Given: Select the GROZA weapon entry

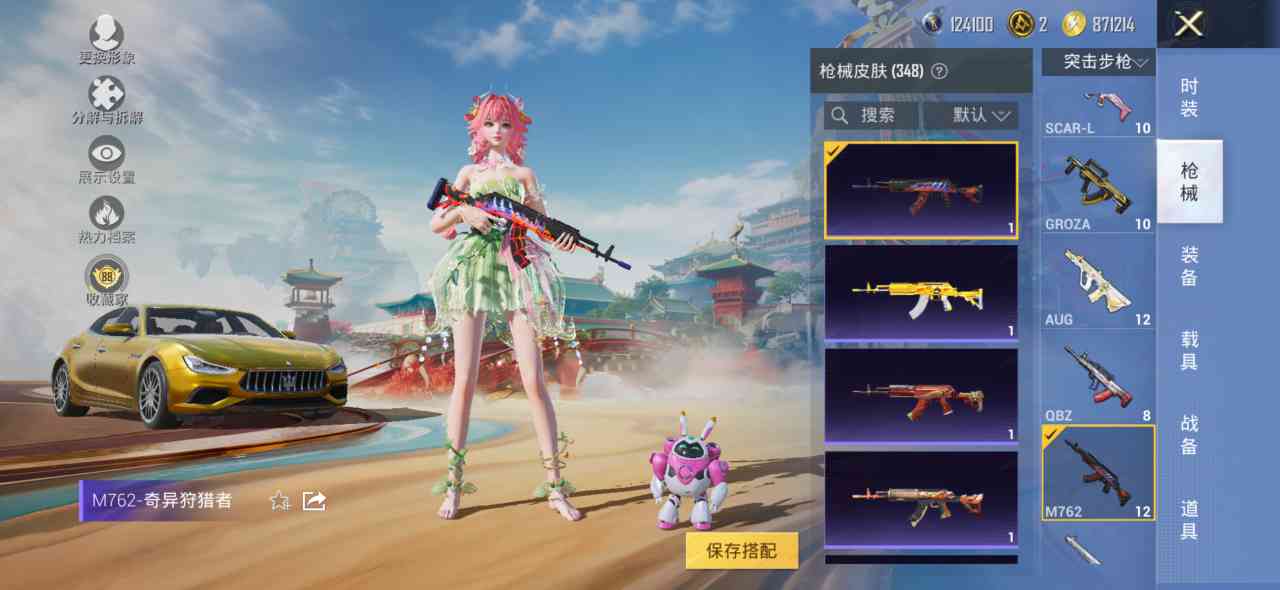Looking at the screenshot, I should click(x=1098, y=188).
